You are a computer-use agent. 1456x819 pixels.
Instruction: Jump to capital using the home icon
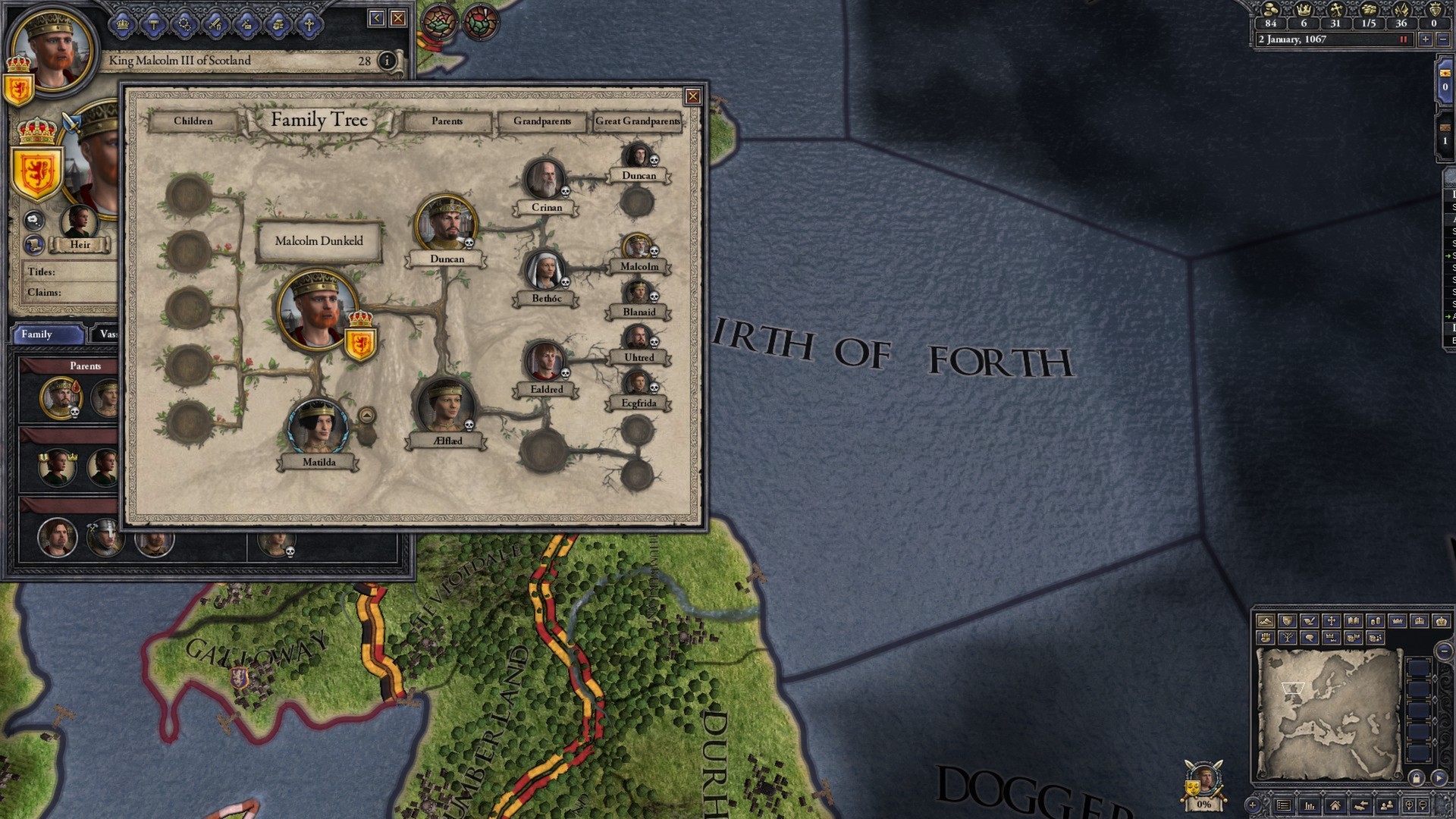click(1335, 807)
